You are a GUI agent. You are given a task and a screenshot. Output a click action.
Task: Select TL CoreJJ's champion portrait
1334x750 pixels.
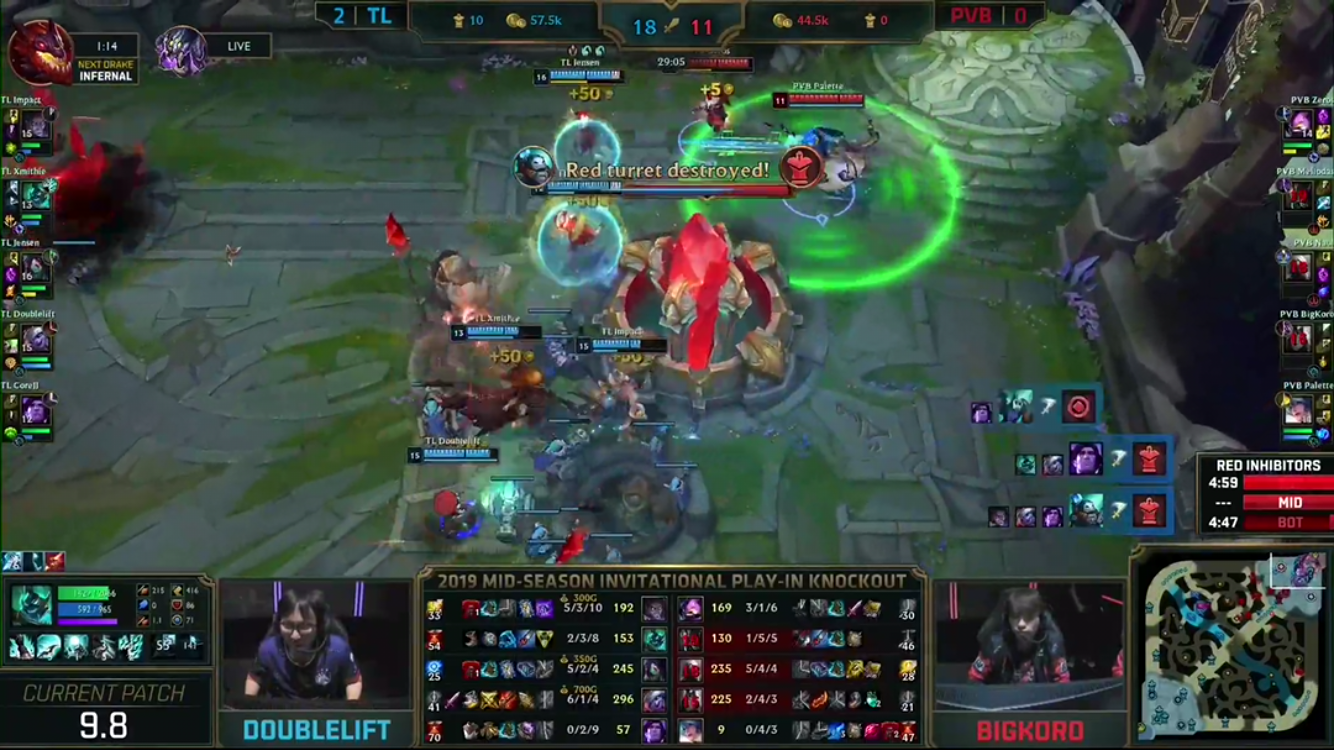[x=35, y=411]
